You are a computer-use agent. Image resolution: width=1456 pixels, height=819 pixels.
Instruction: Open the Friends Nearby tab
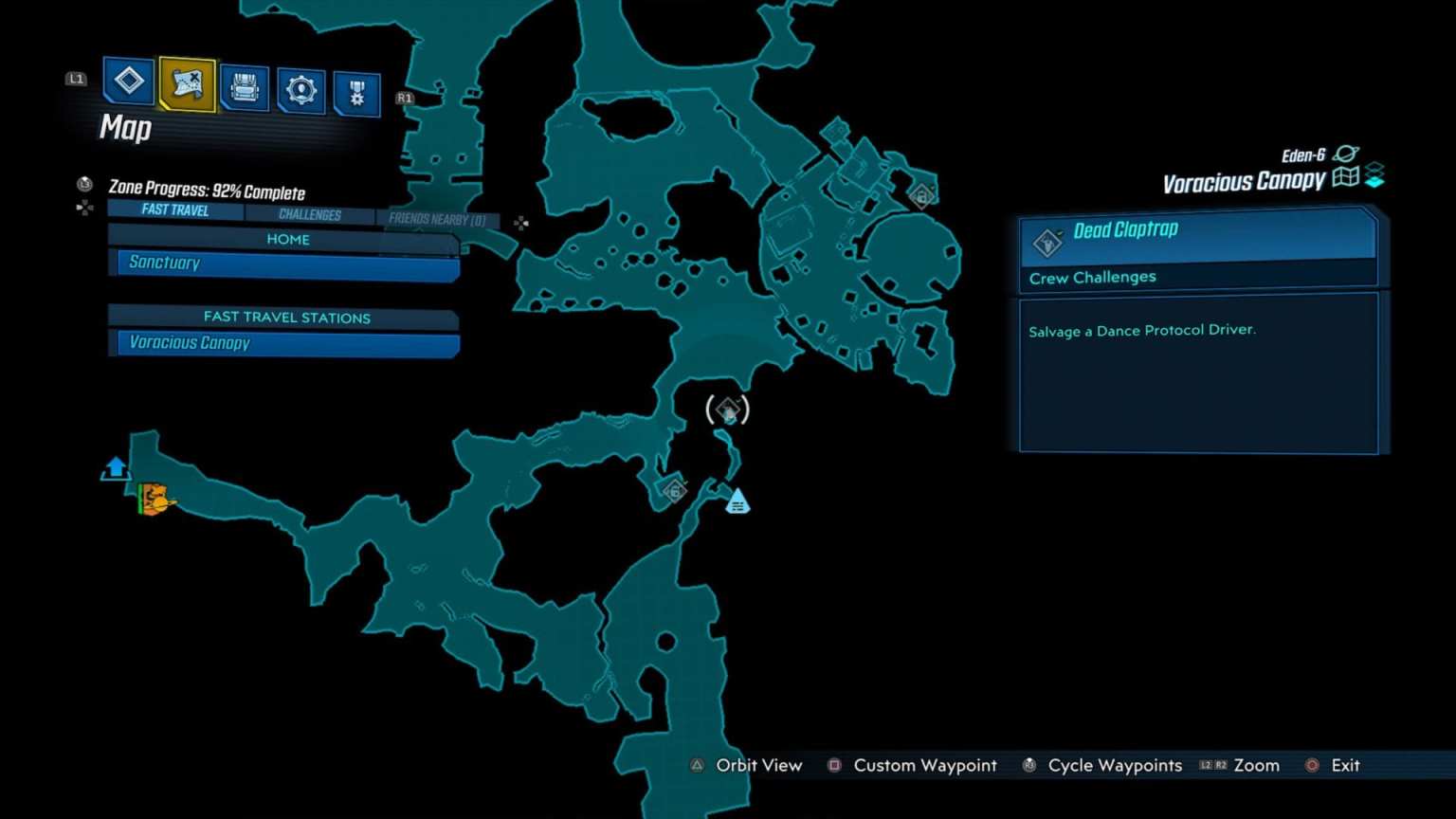[x=438, y=218]
